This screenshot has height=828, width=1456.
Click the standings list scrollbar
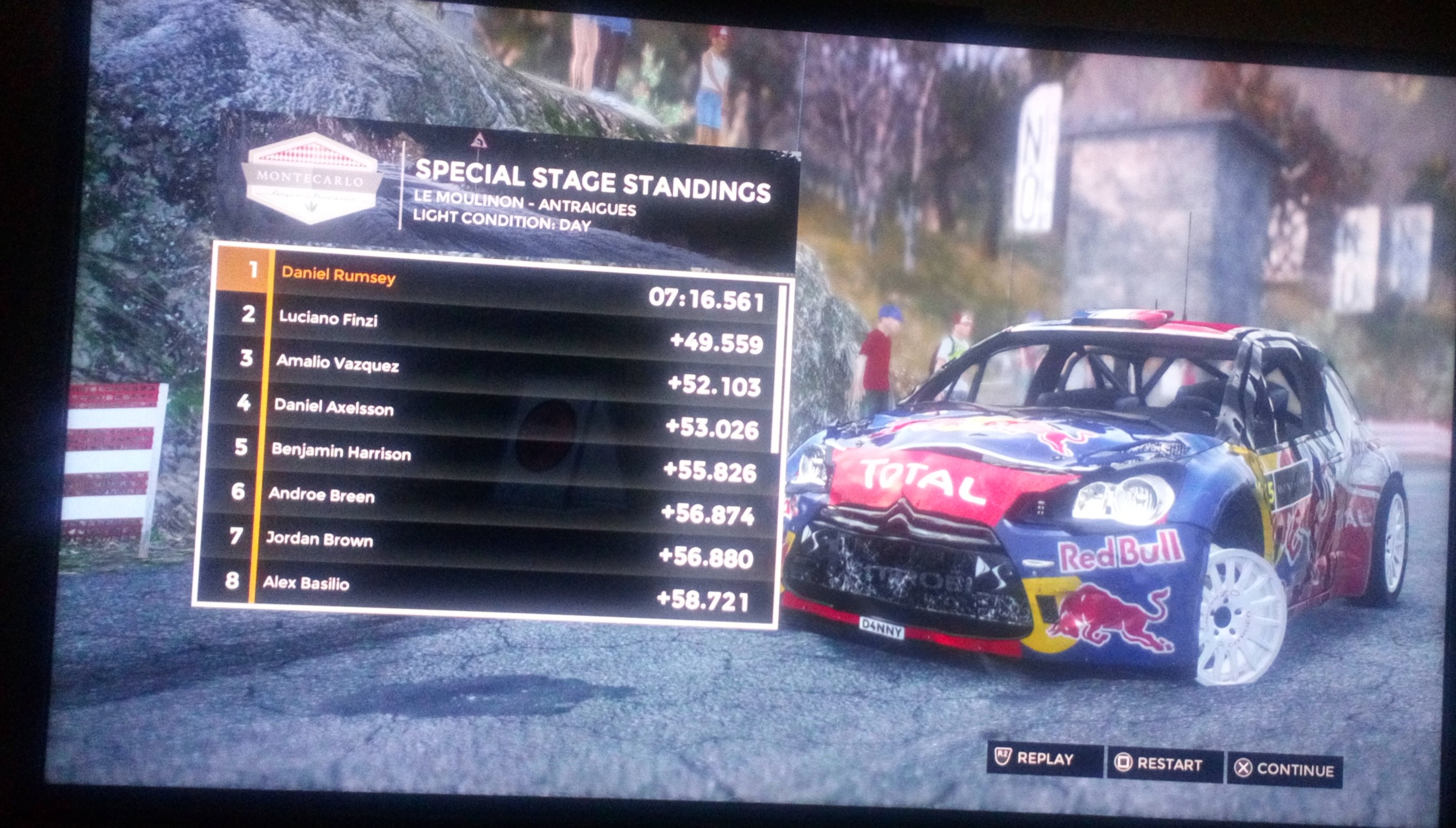[781, 370]
